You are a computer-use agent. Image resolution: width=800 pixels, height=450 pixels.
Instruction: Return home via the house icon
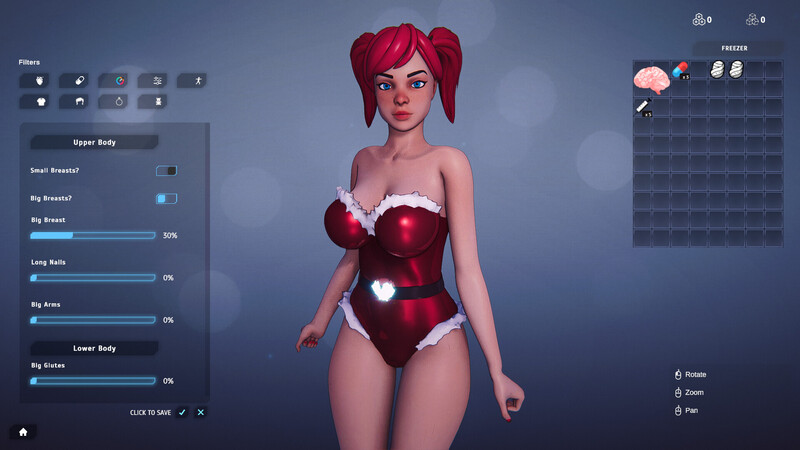(x=22, y=432)
